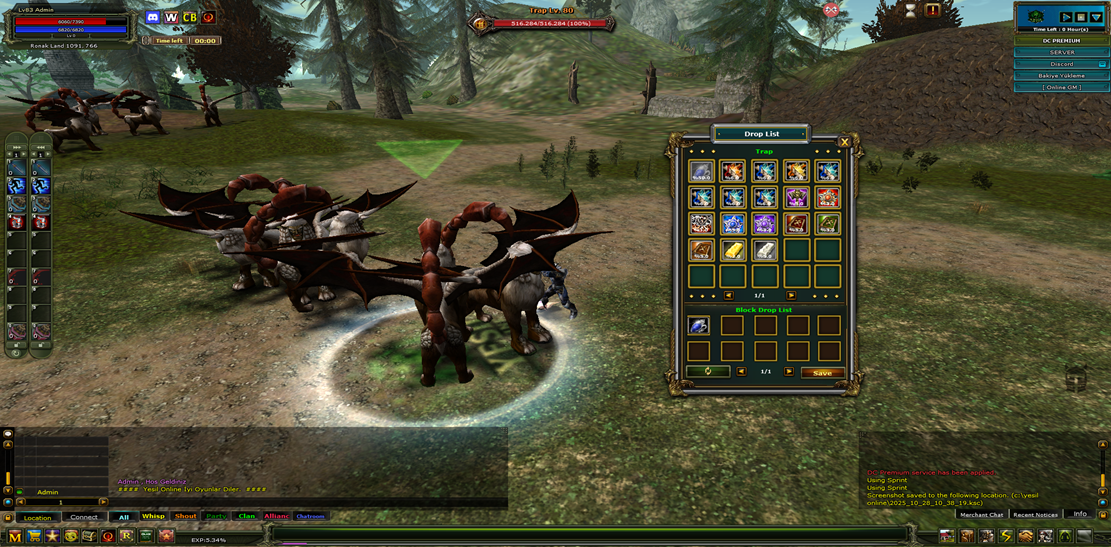Open the Bakiye Yükleme button
This screenshot has width=1111, height=547.
click(x=1062, y=76)
